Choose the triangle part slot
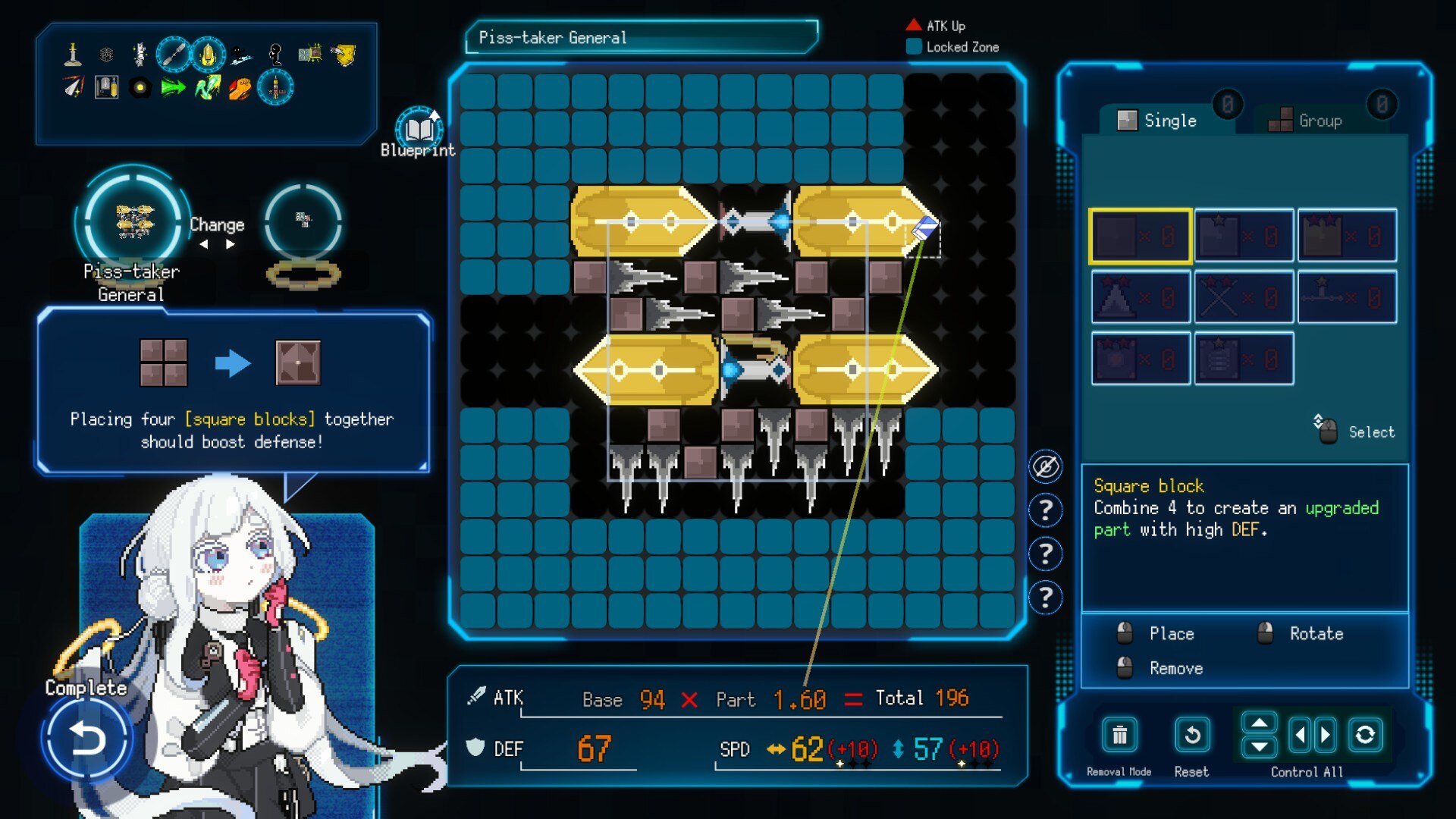Screen dimensions: 1456x819 point(1140,298)
